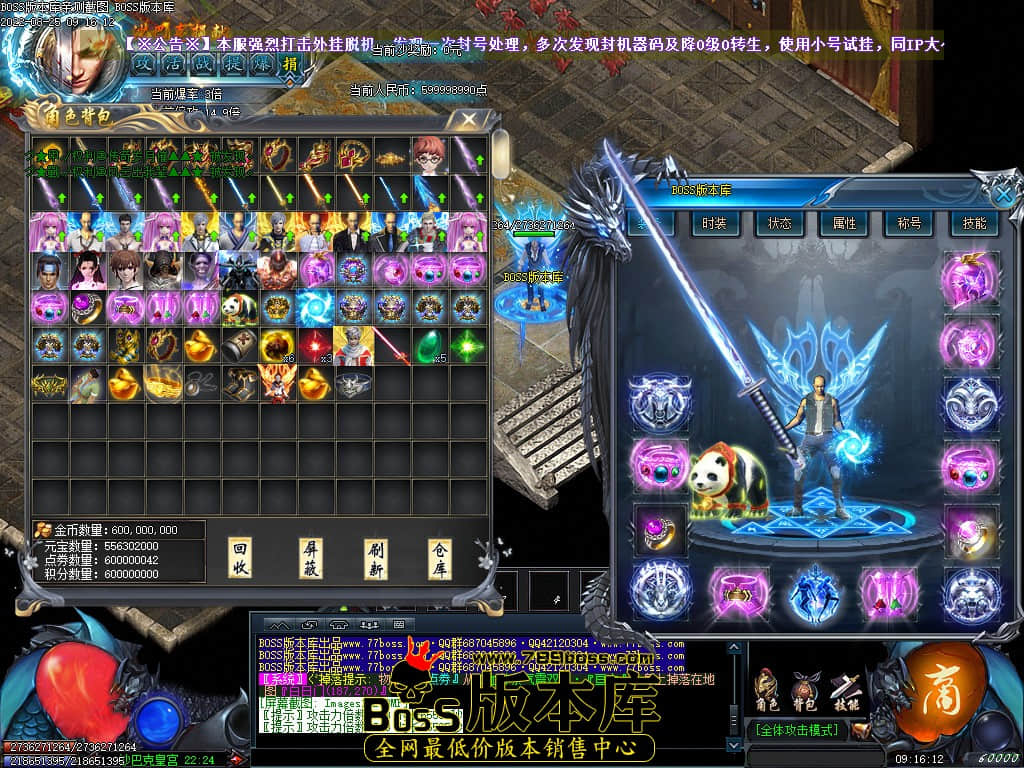Click the 爆 button in the top bar
Image resolution: width=1024 pixels, height=768 pixels.
[x=260, y=63]
